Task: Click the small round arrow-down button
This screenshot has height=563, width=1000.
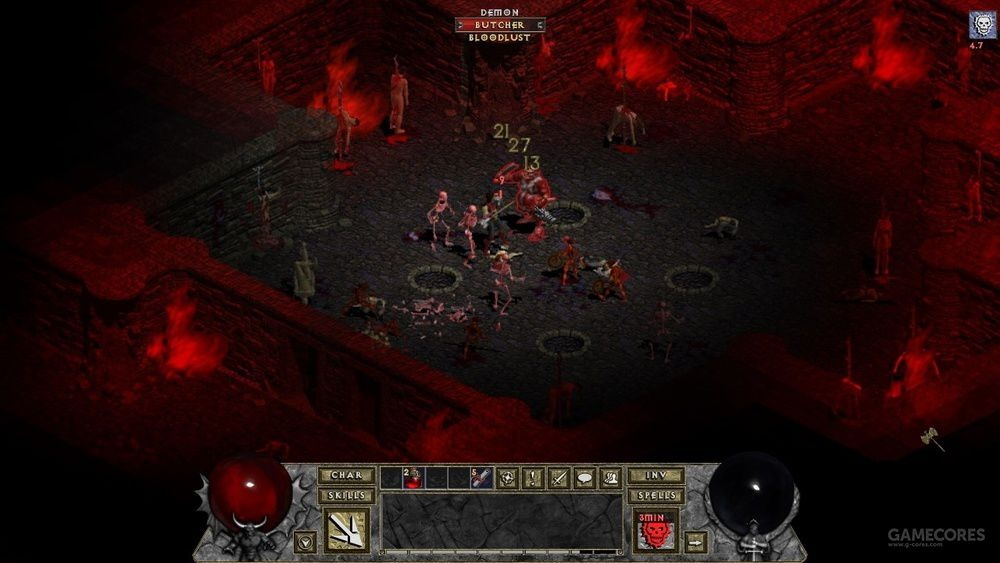Action: (x=303, y=542)
